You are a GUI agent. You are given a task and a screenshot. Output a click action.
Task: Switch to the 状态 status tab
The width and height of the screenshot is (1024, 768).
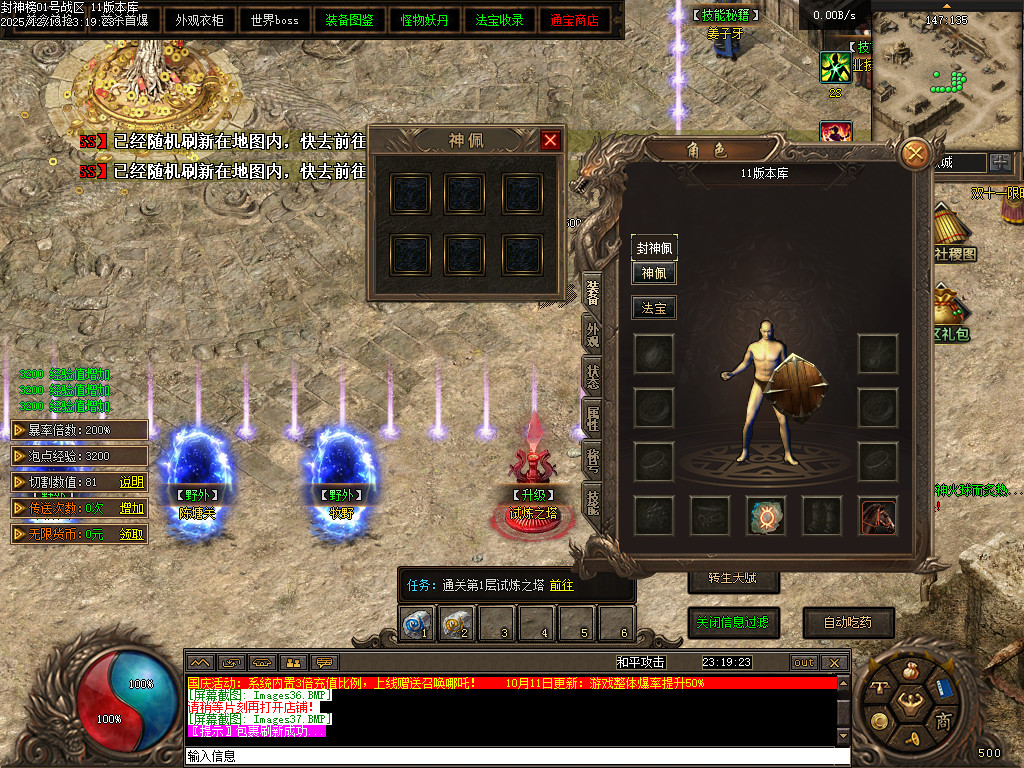point(593,375)
